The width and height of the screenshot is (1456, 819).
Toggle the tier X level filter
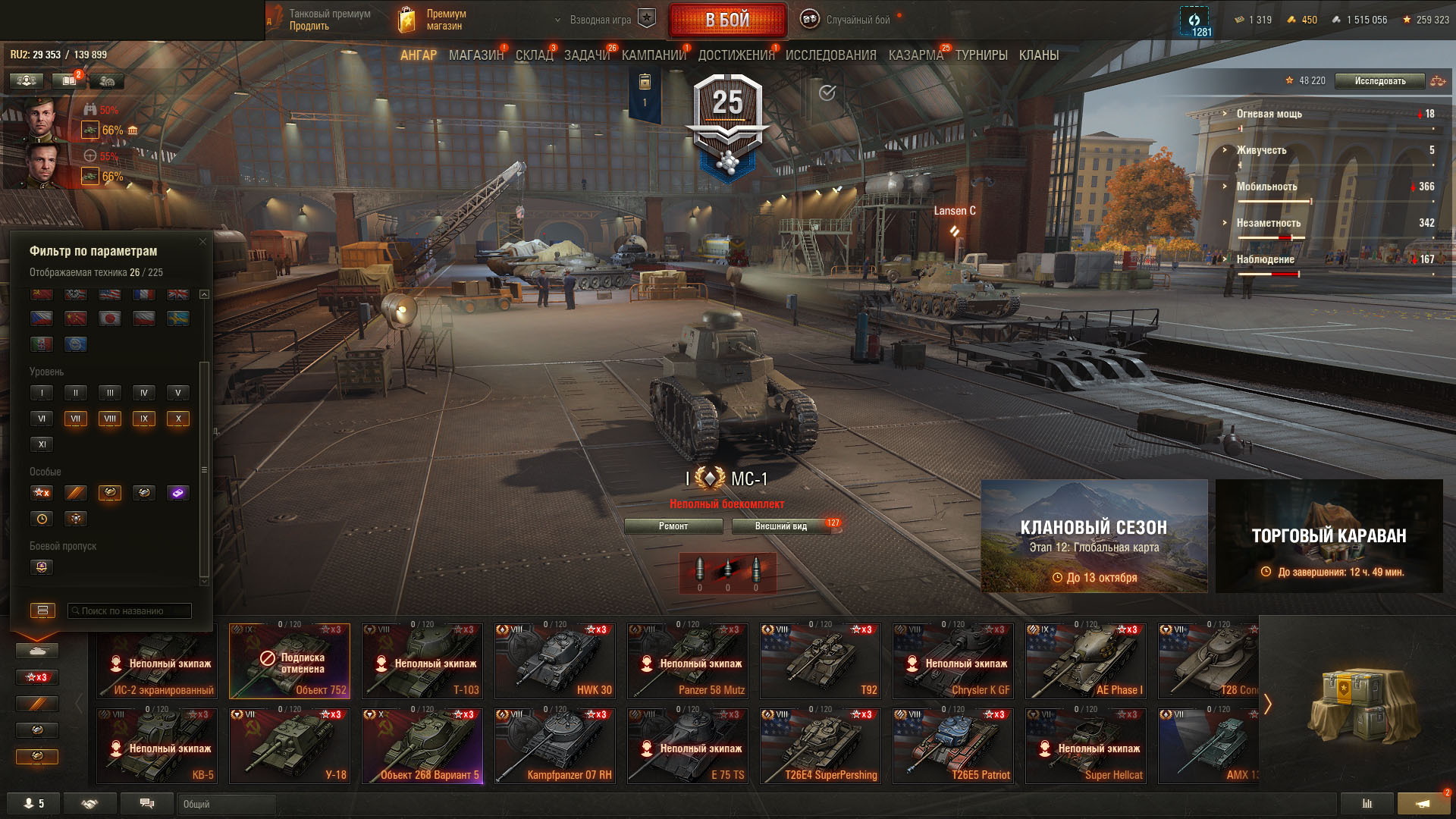click(x=178, y=419)
